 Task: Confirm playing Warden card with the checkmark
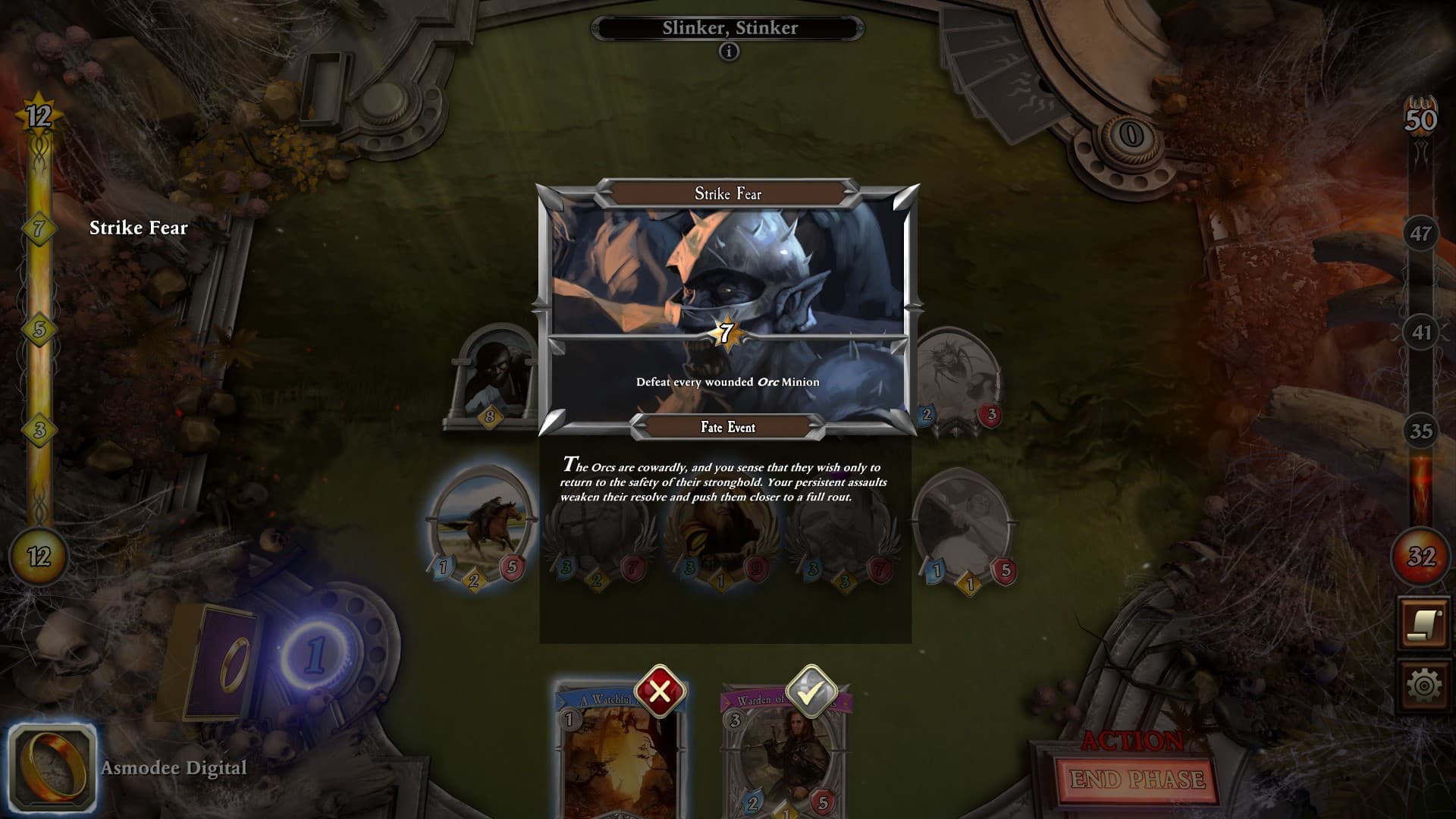[x=813, y=692]
